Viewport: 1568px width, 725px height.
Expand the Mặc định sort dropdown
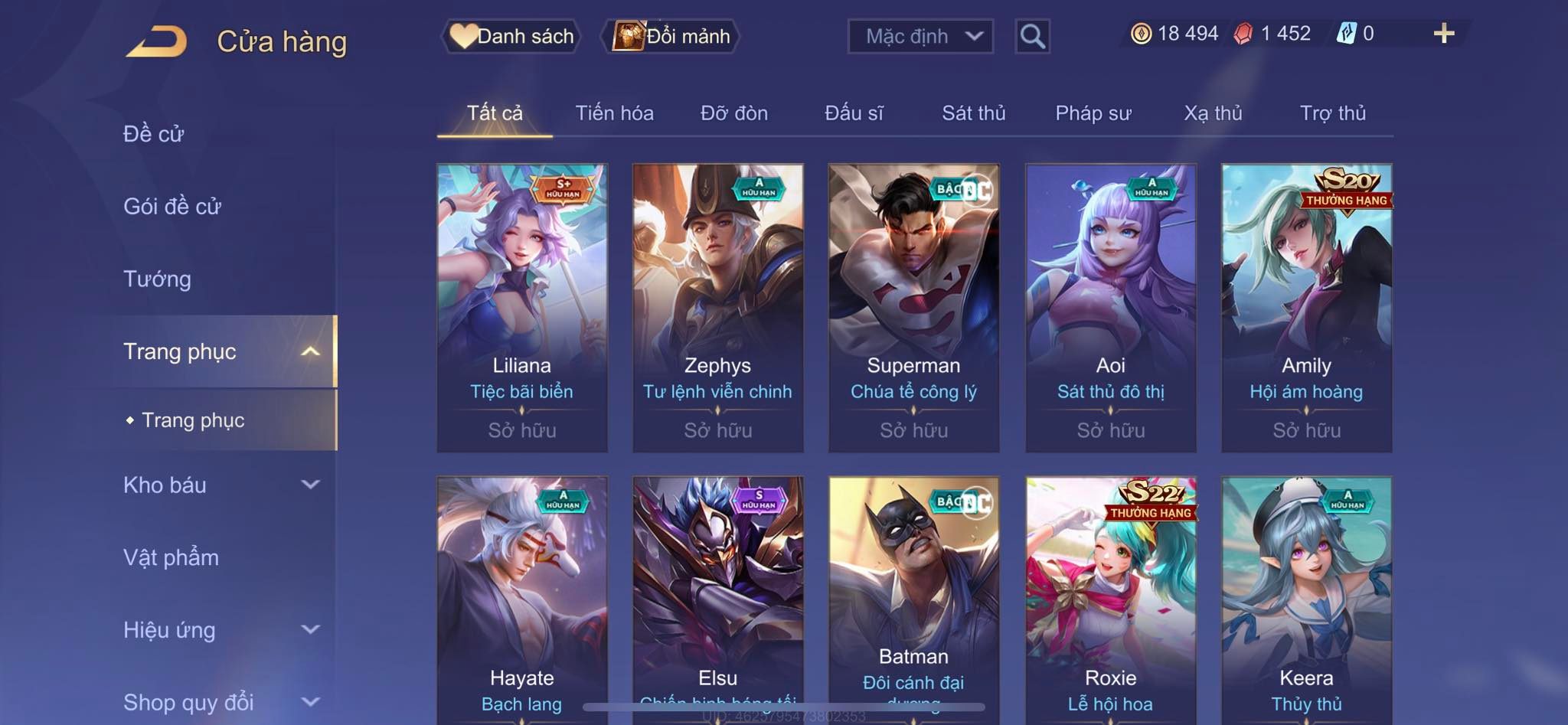920,36
